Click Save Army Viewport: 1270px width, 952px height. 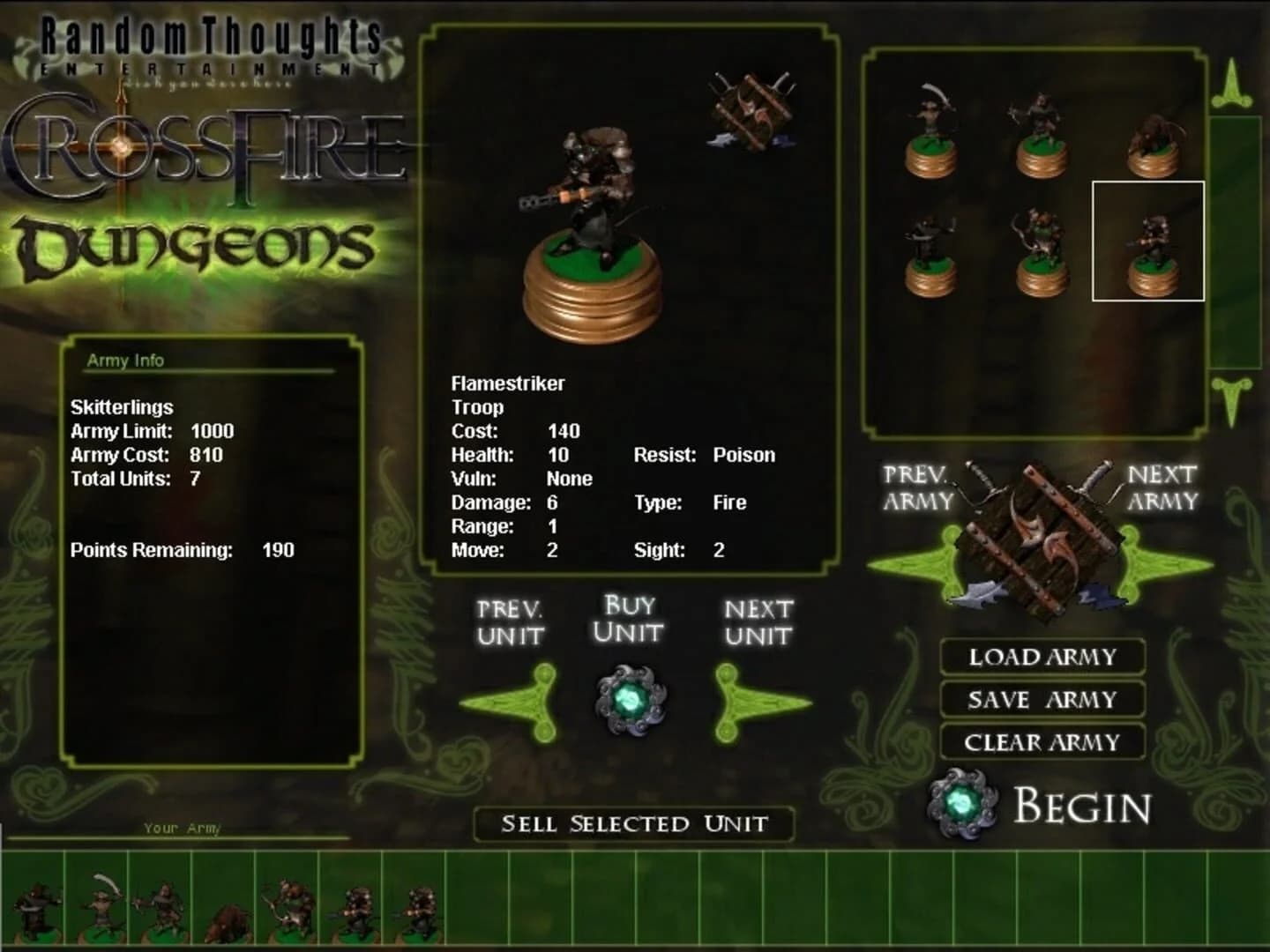click(1041, 699)
